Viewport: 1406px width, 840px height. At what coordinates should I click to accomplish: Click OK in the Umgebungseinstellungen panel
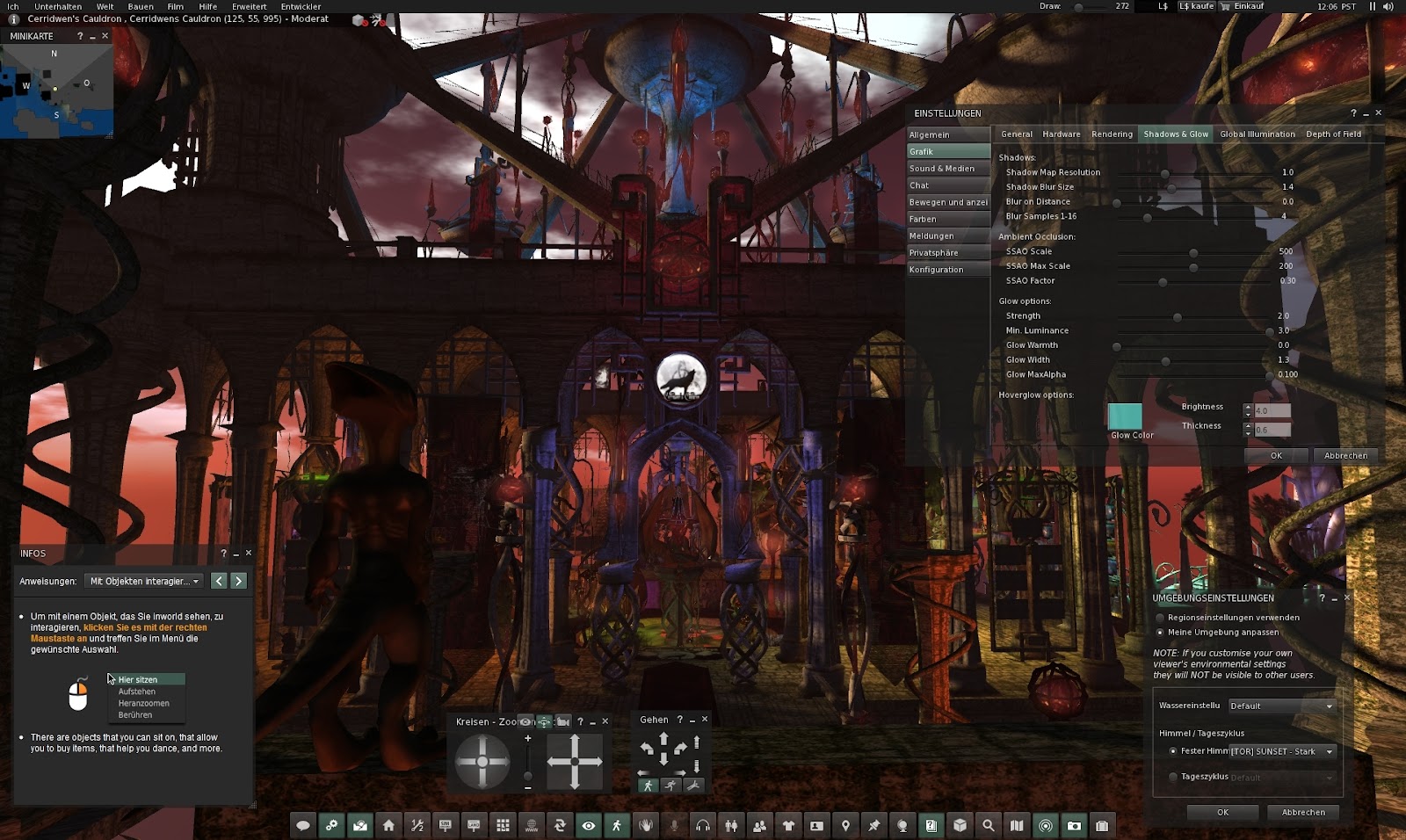pos(1222,812)
